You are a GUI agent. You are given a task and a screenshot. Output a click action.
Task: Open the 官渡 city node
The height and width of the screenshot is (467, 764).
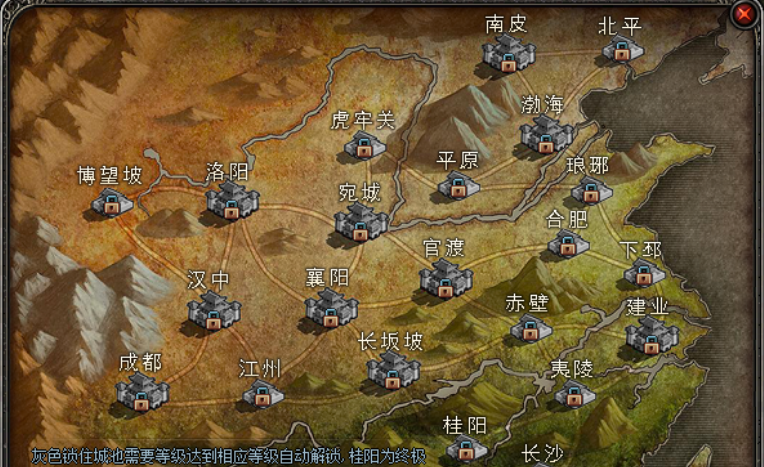coord(445,277)
